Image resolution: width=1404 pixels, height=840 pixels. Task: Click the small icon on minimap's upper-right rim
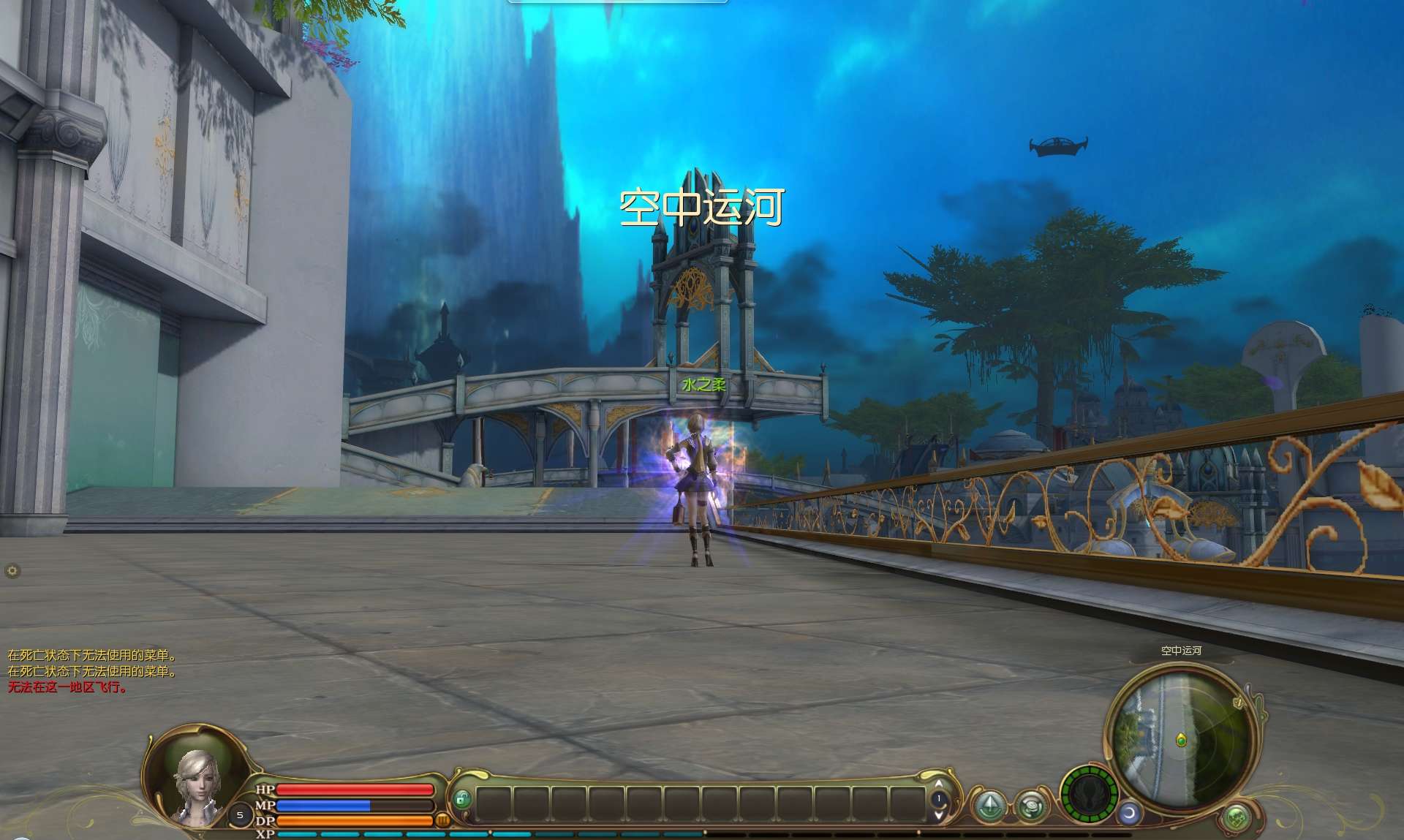tap(1238, 703)
